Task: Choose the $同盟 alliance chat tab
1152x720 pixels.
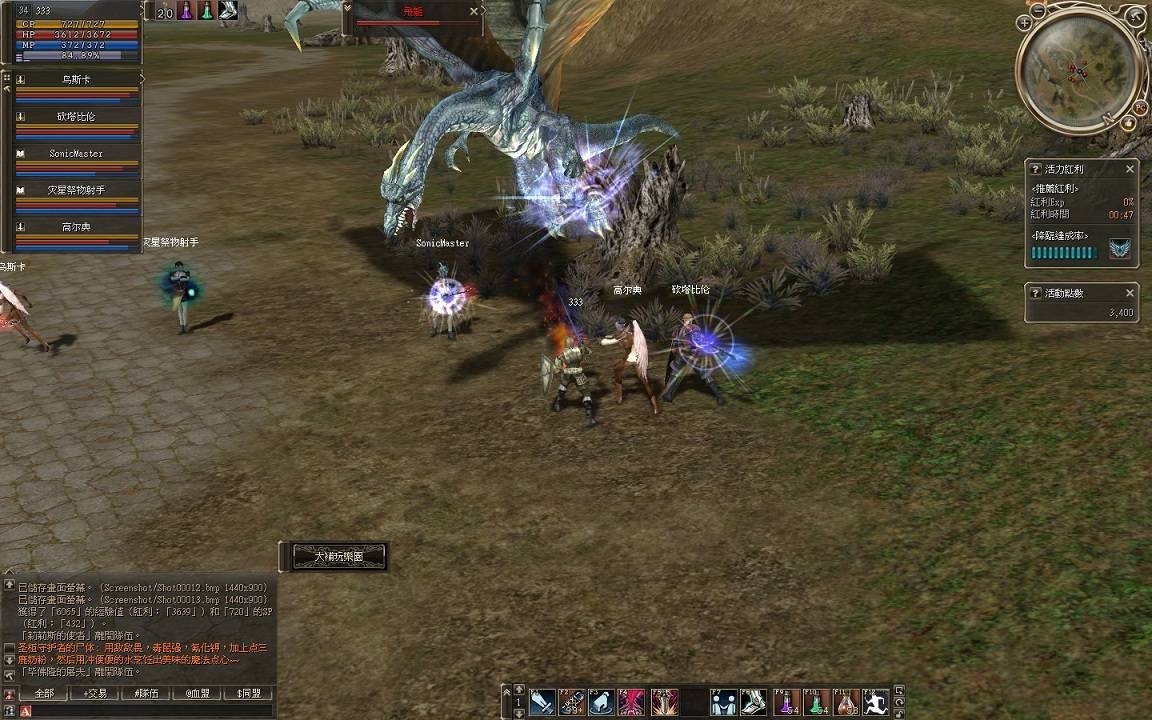Action: pyautogui.click(x=248, y=693)
